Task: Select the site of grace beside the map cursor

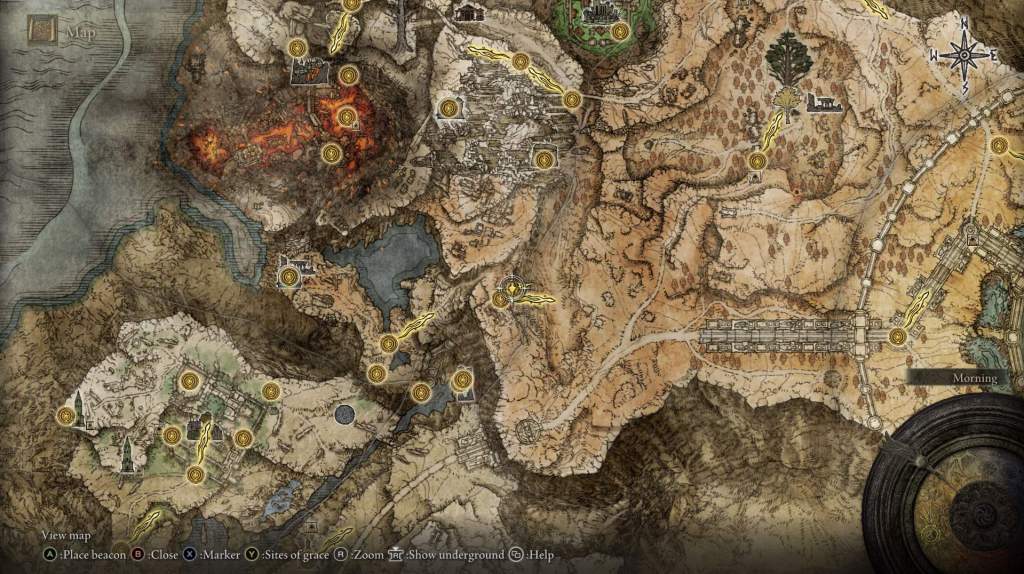Action: 501,298
